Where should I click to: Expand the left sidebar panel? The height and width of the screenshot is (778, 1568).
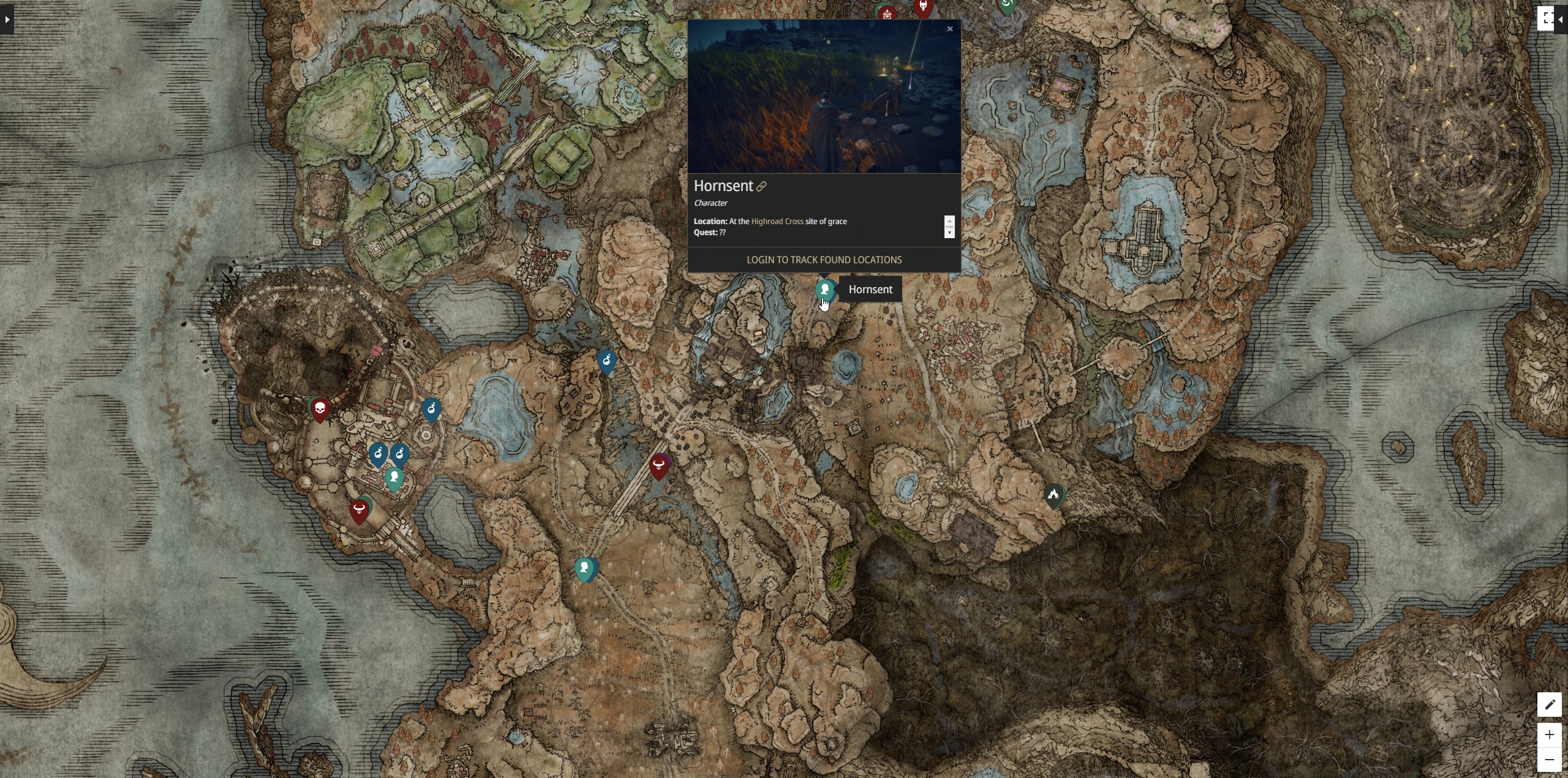coord(7,20)
